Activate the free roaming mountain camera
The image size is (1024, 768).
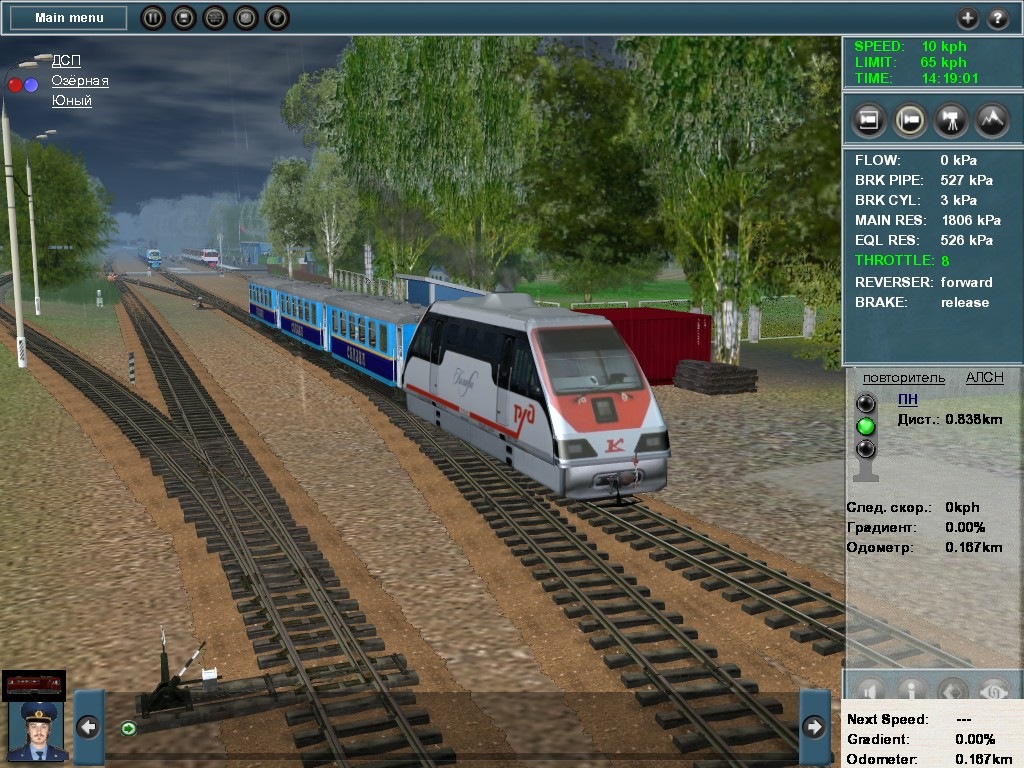(x=991, y=120)
